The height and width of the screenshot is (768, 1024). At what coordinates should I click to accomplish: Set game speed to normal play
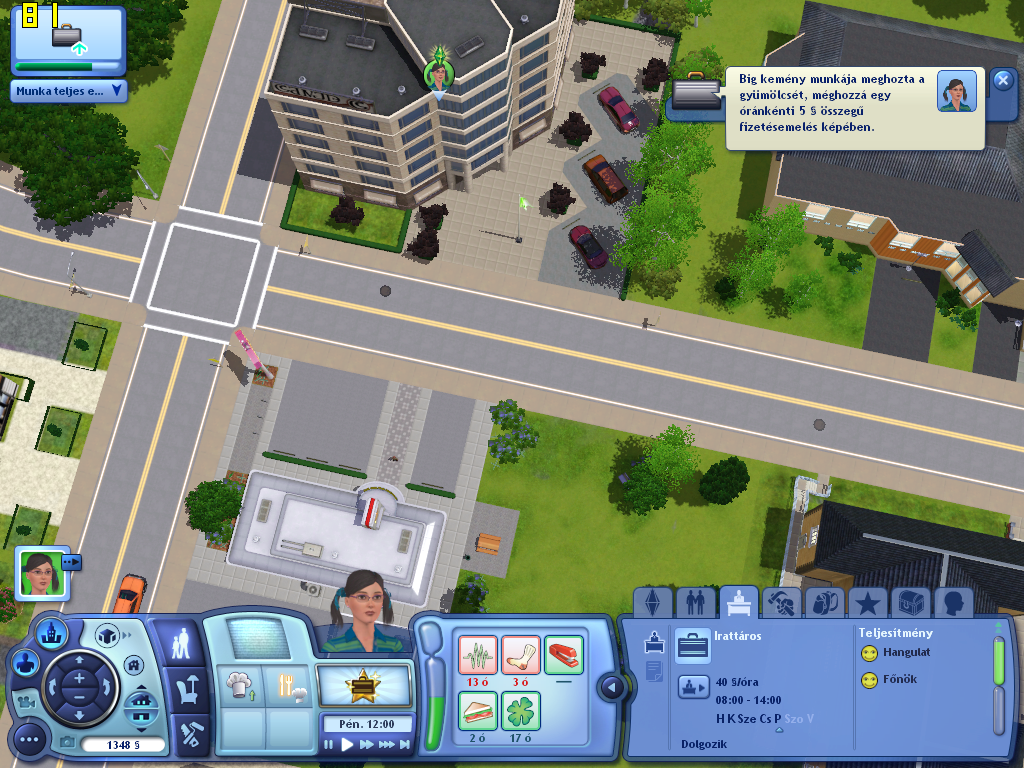347,745
